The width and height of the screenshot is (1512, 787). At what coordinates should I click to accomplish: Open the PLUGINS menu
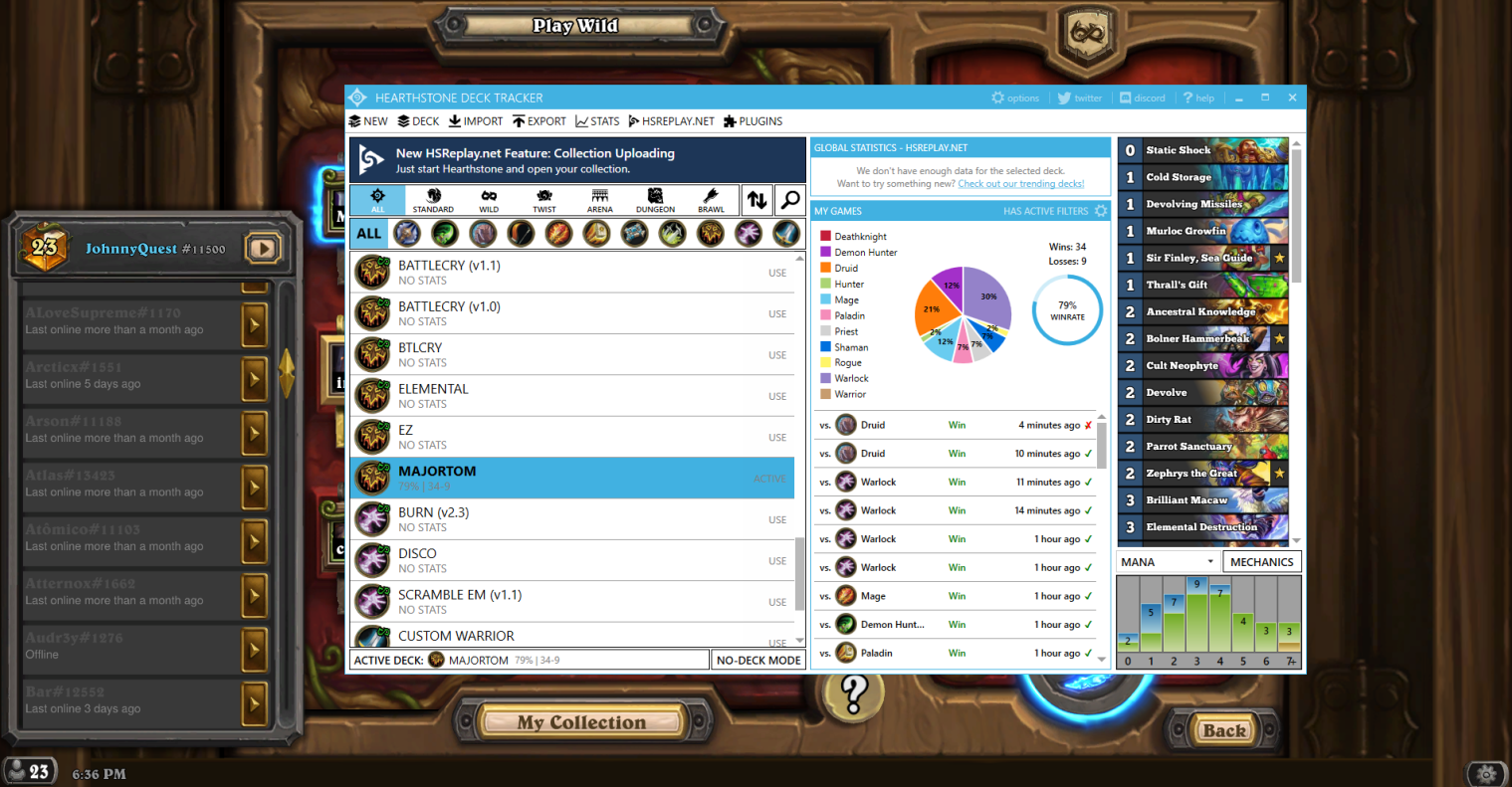(753, 121)
